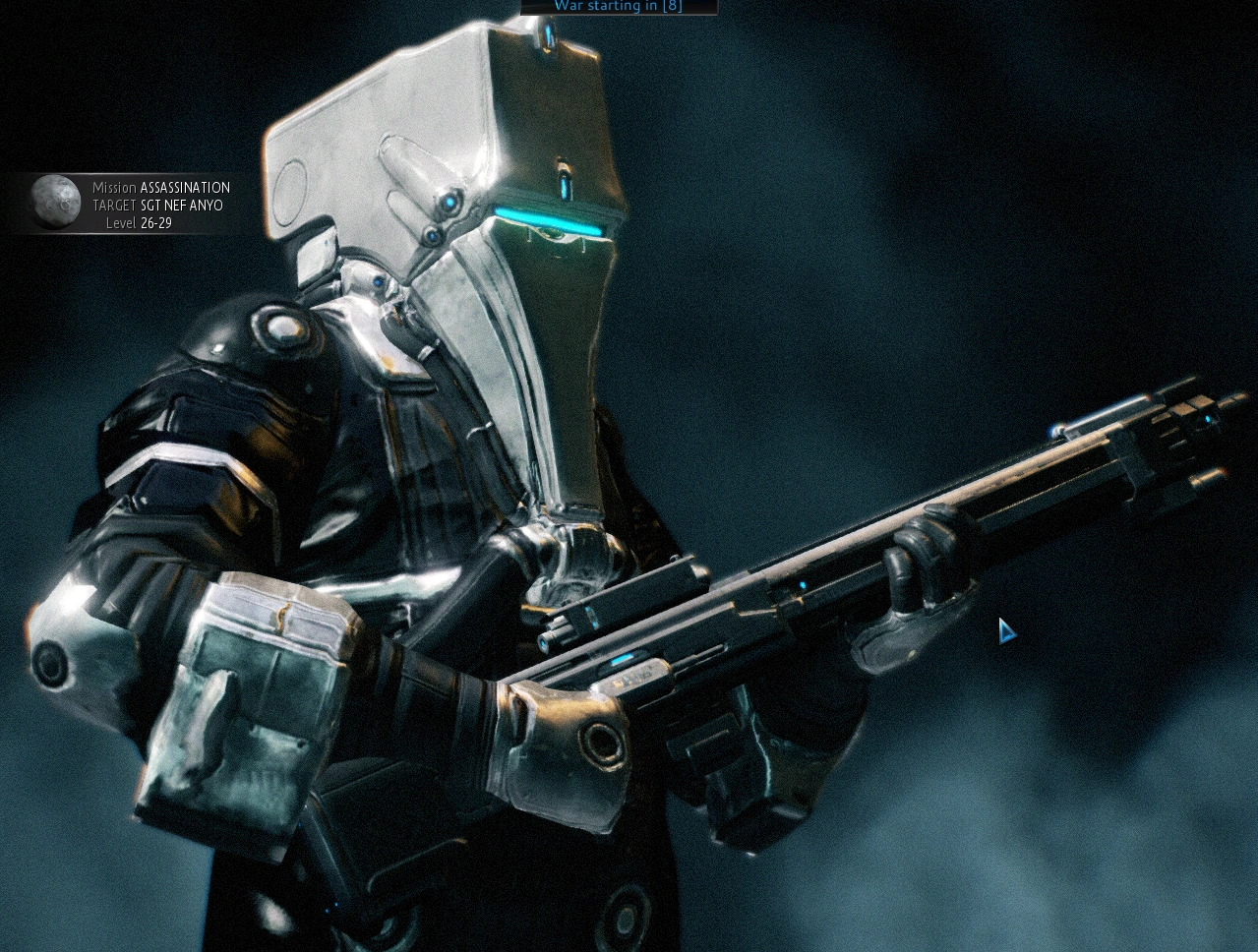Select the grey moon planet icon
Image resolution: width=1258 pixels, height=952 pixels.
(x=55, y=202)
